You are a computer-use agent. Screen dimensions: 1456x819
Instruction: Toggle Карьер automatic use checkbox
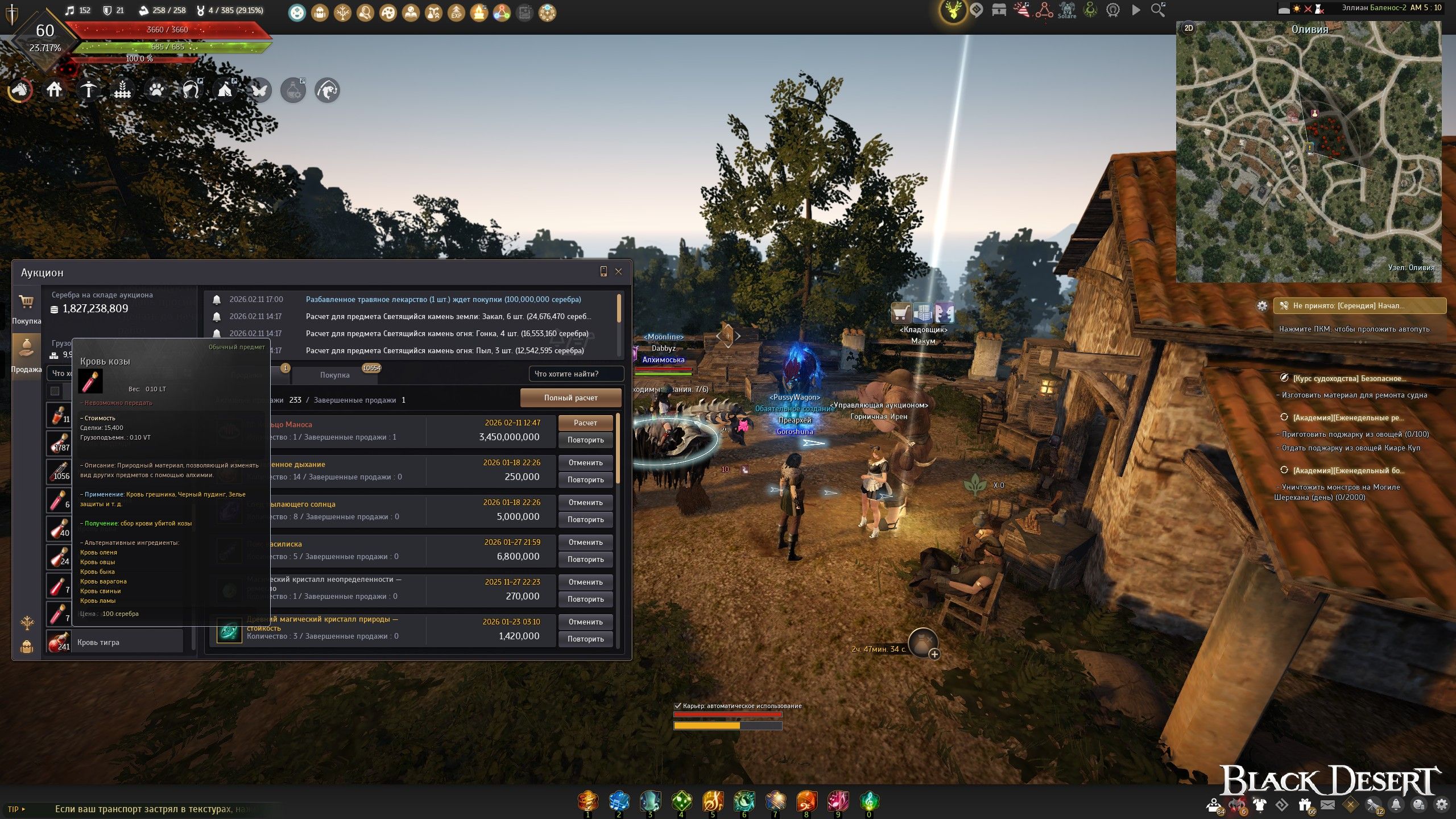677,706
